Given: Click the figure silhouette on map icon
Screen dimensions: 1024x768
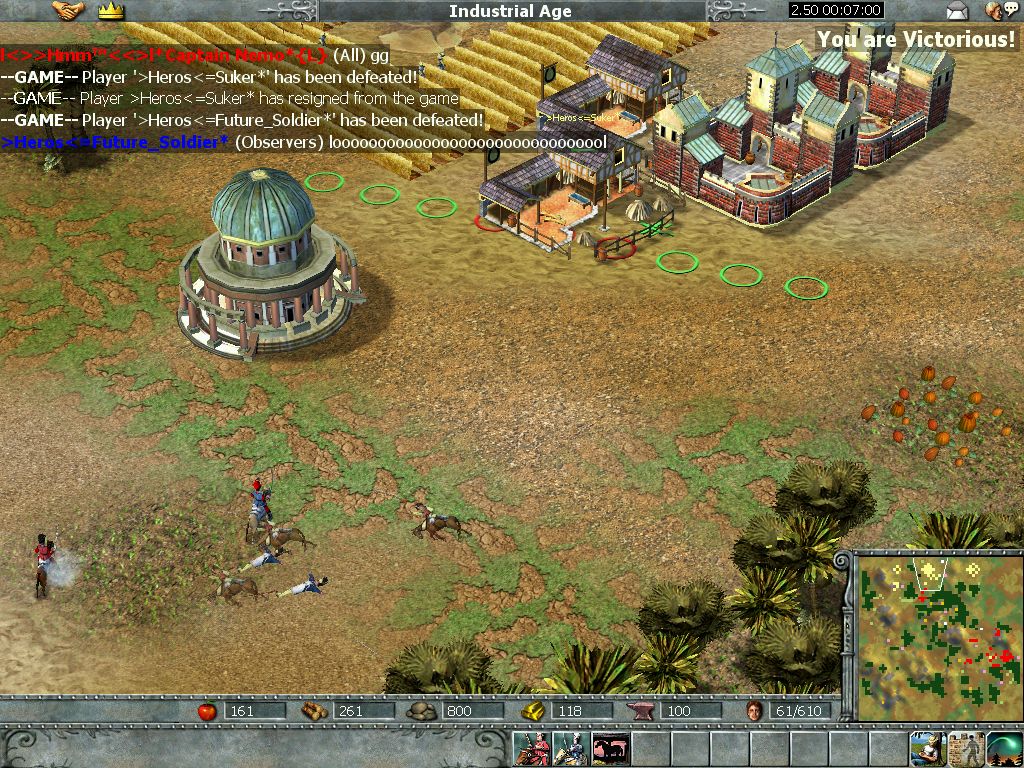Looking at the screenshot, I should [x=966, y=748].
